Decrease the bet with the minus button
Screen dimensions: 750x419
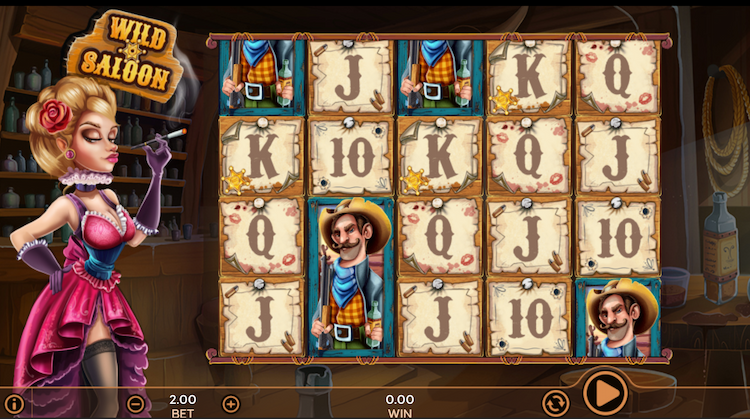(x=136, y=404)
